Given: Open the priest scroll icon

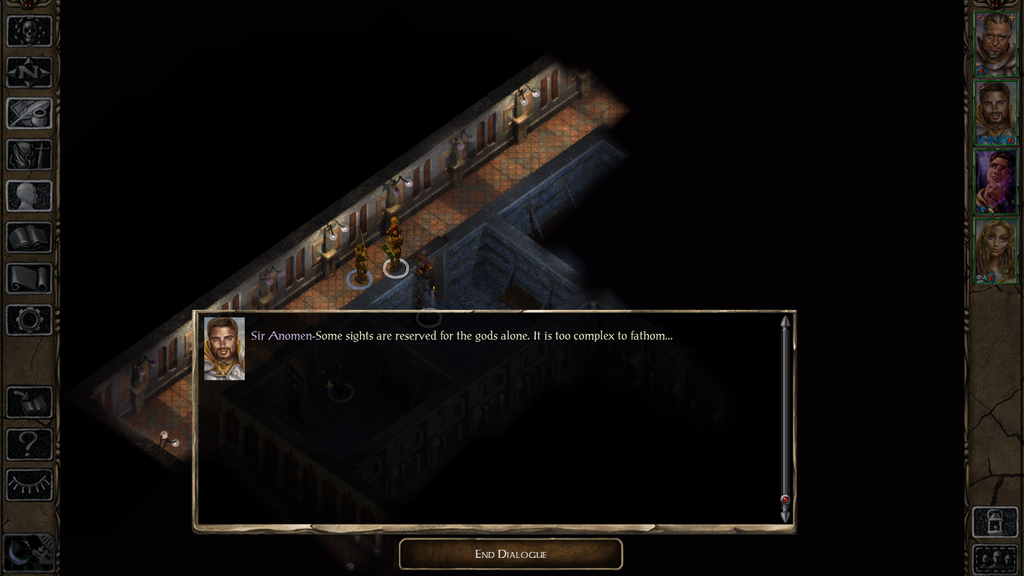Looking at the screenshot, I should point(29,278).
